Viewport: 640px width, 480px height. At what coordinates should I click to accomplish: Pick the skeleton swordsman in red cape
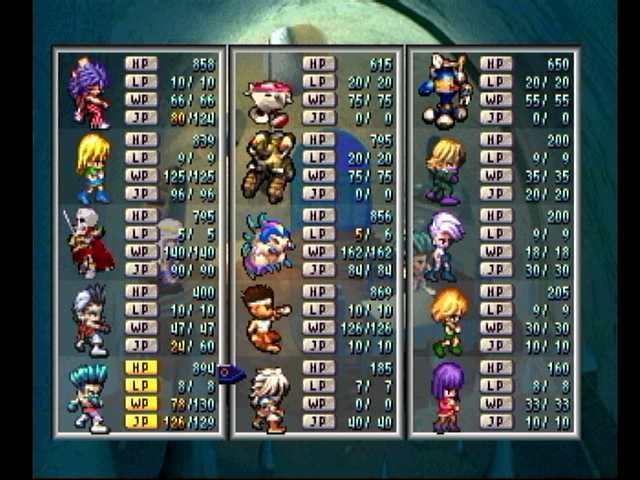pos(90,243)
